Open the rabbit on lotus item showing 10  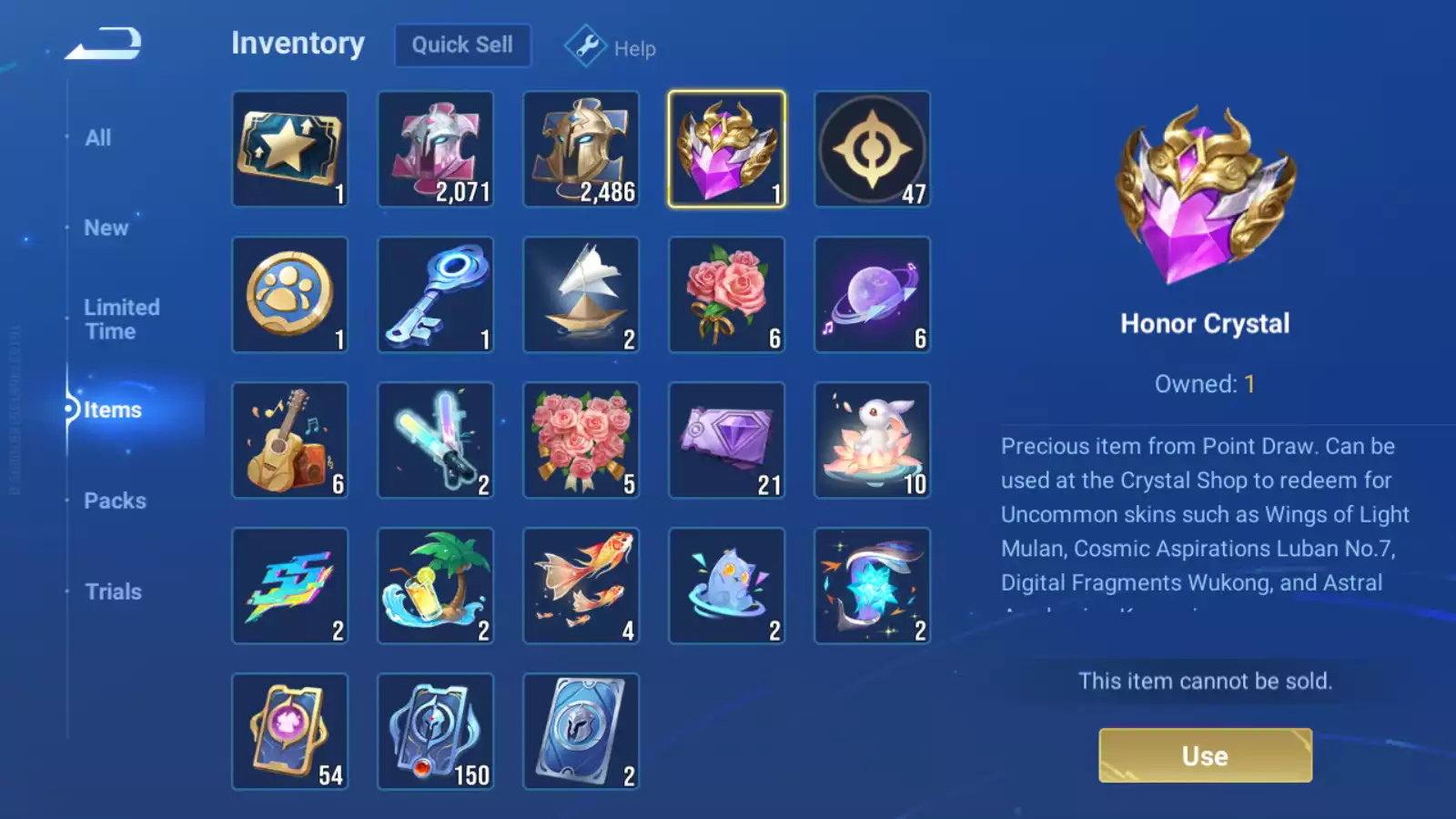[x=872, y=440]
